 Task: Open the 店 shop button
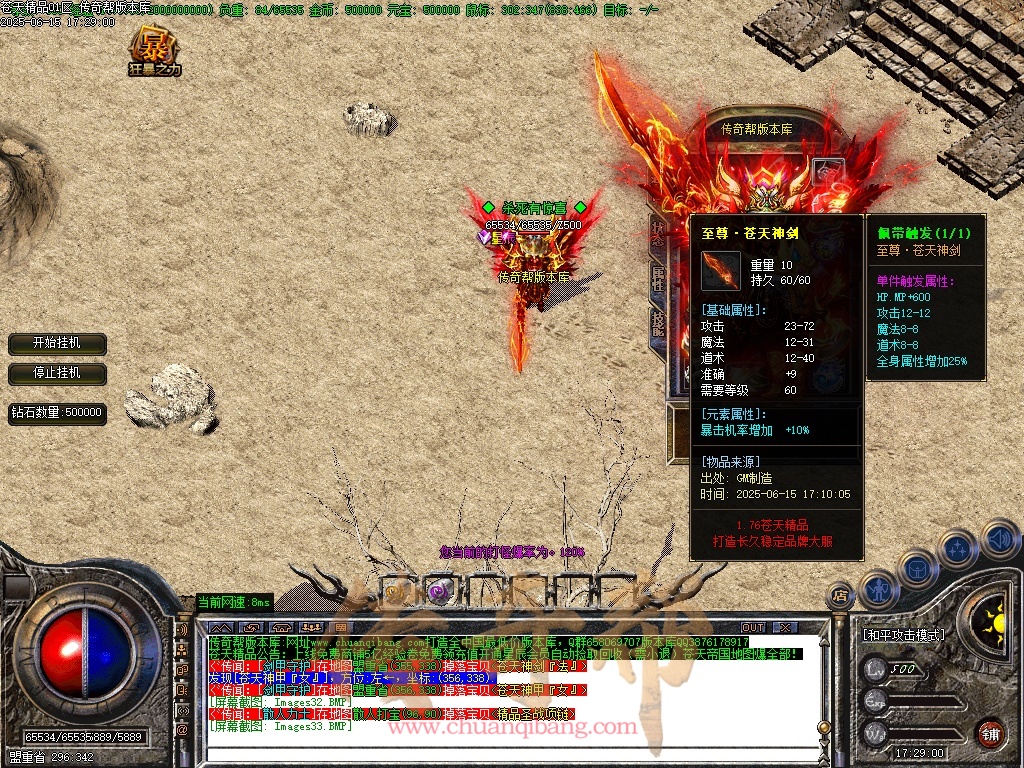click(840, 595)
